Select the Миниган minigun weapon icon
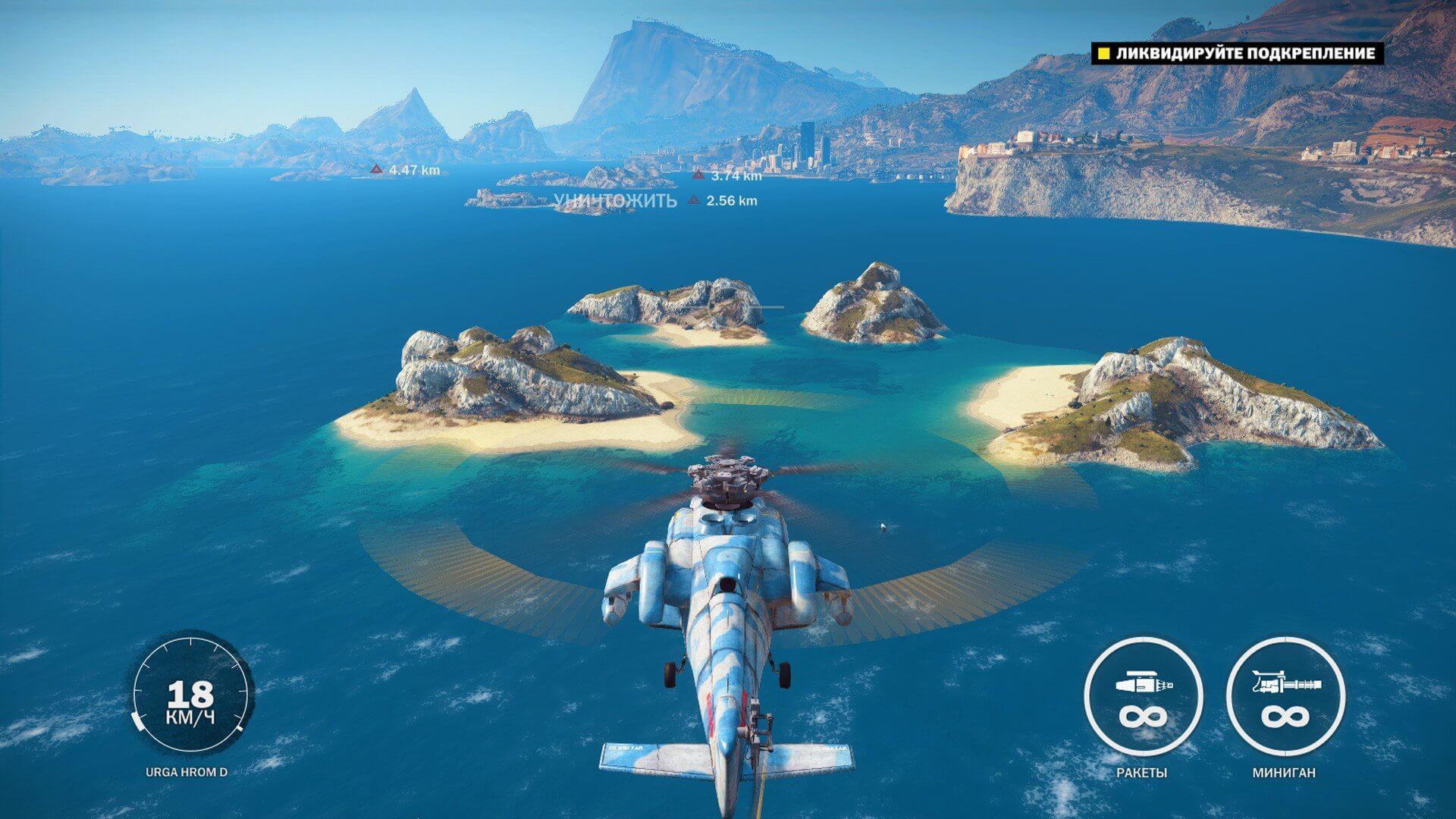The width and height of the screenshot is (1456, 819). 1285,698
